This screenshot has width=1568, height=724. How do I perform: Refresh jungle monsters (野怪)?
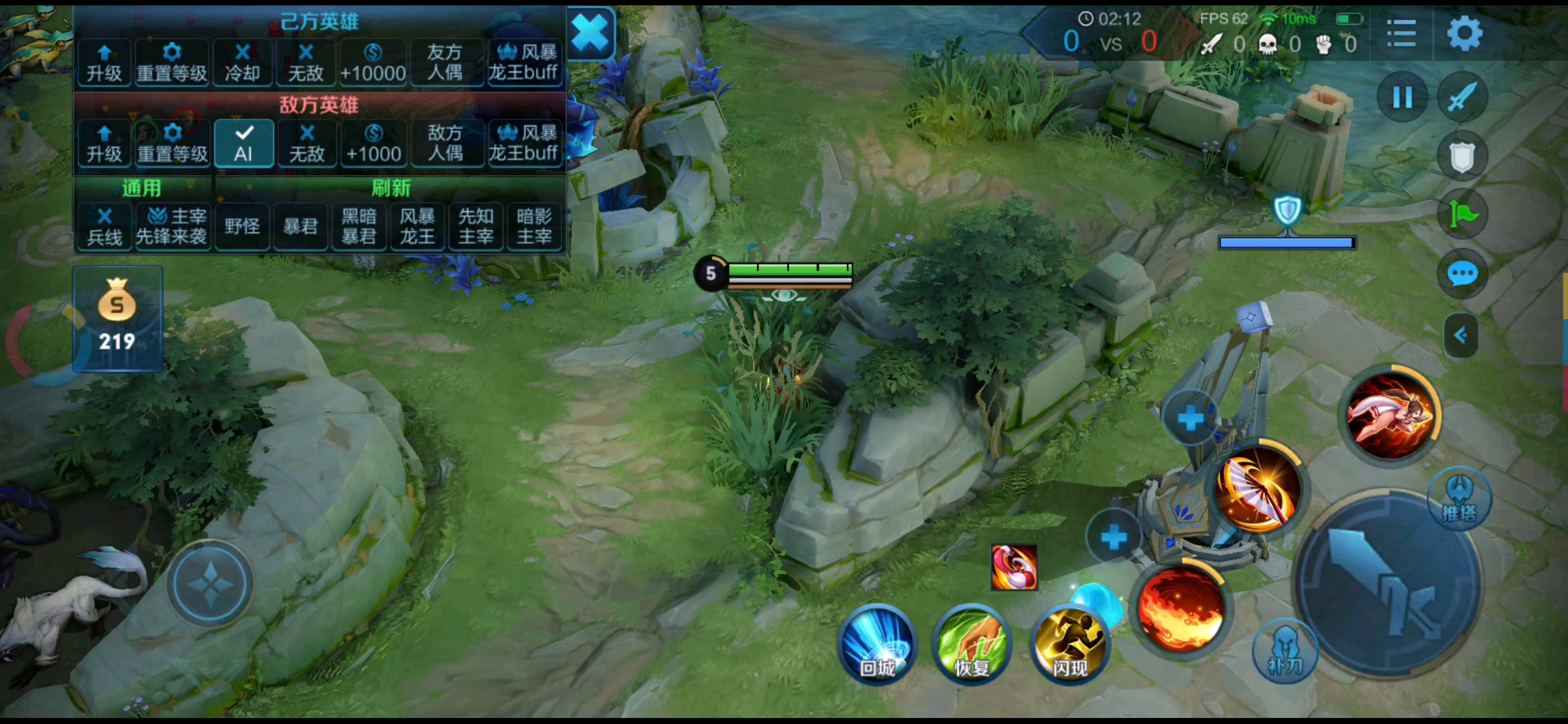click(x=242, y=227)
